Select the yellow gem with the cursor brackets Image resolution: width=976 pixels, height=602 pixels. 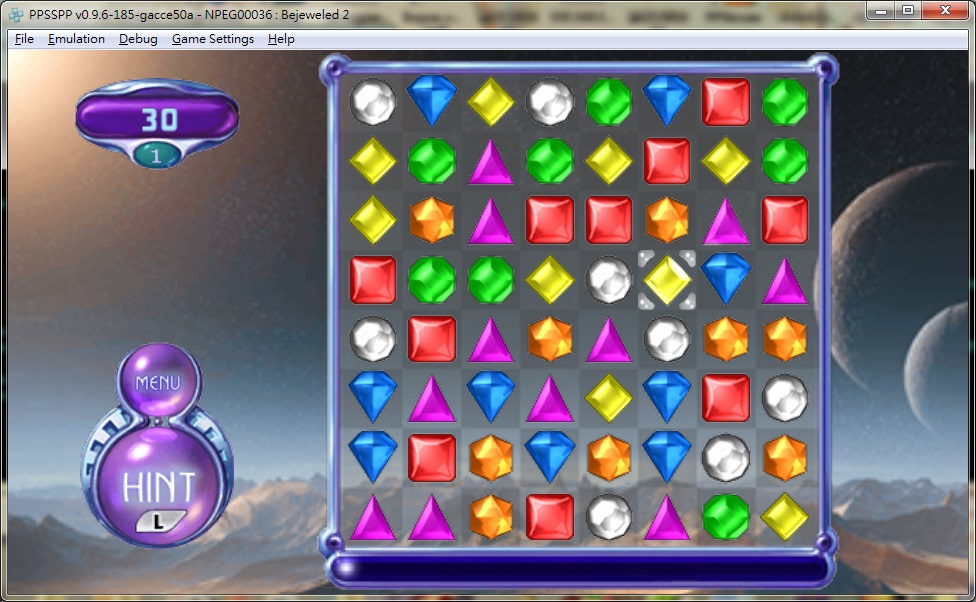point(667,279)
